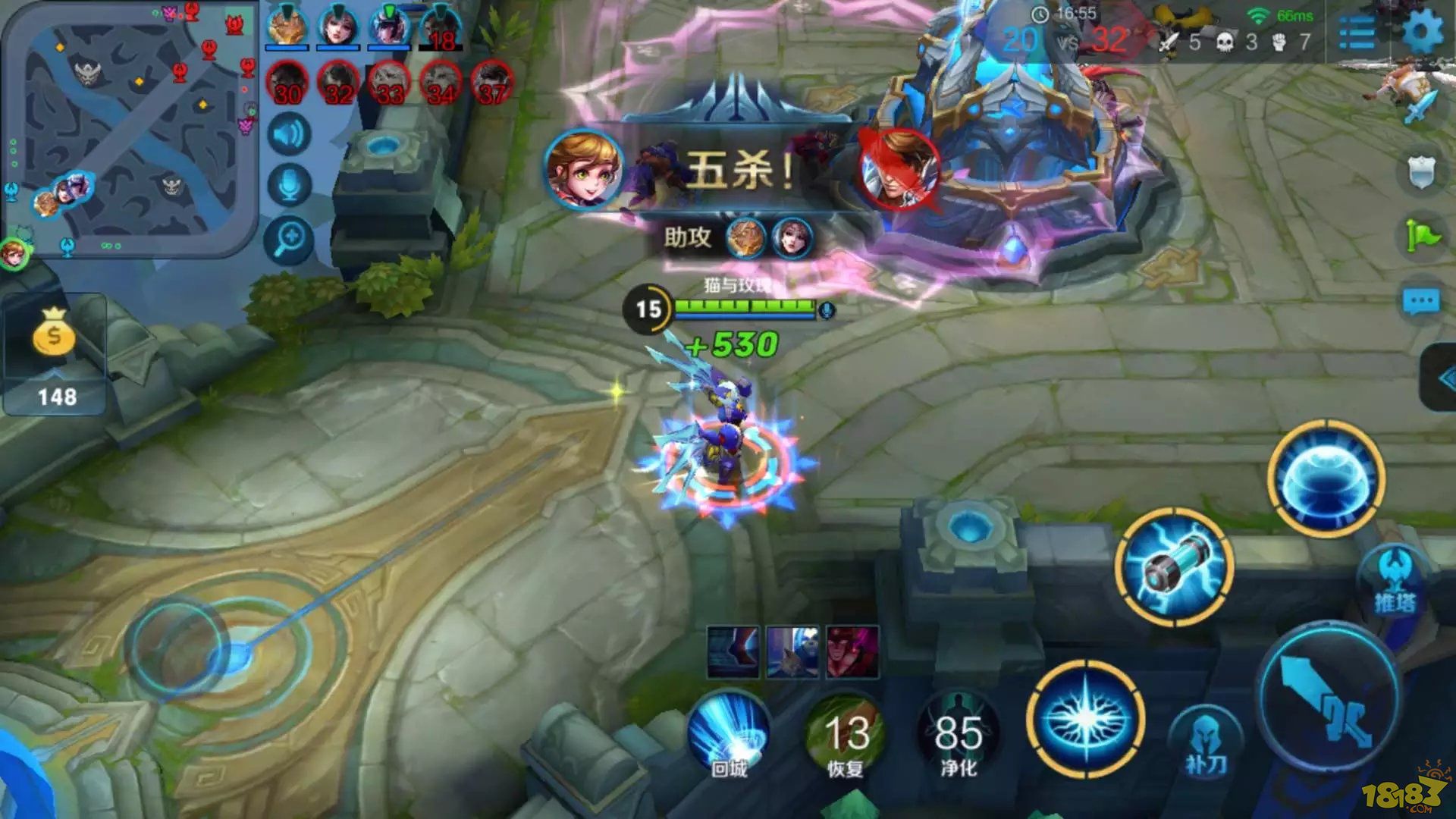This screenshot has height=819, width=1456.
Task: Tap the shield signal button
Action: click(x=1420, y=171)
